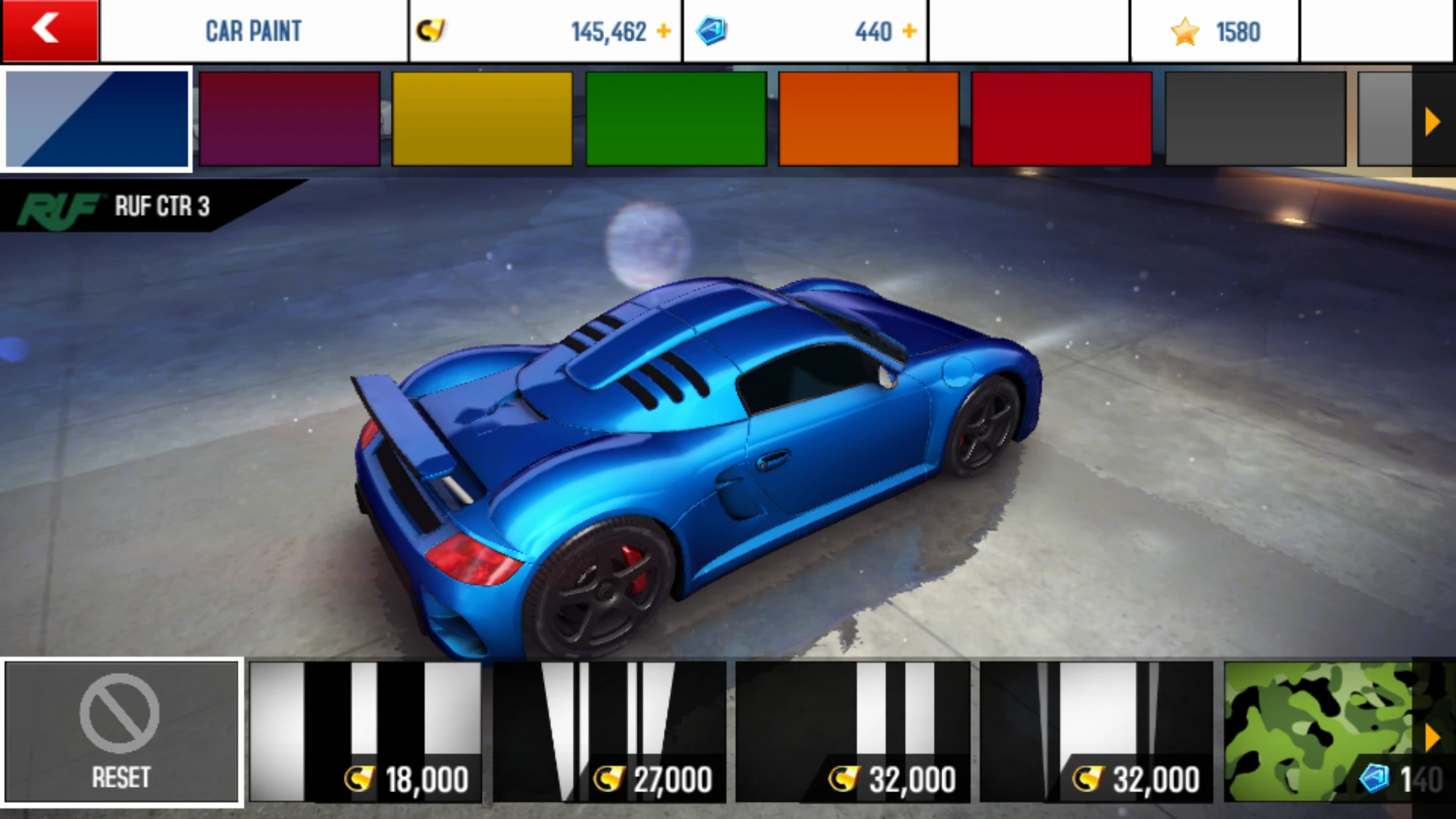This screenshot has height=819, width=1456.
Task: Select the currently active blue two-tone swatch
Action: [x=97, y=119]
